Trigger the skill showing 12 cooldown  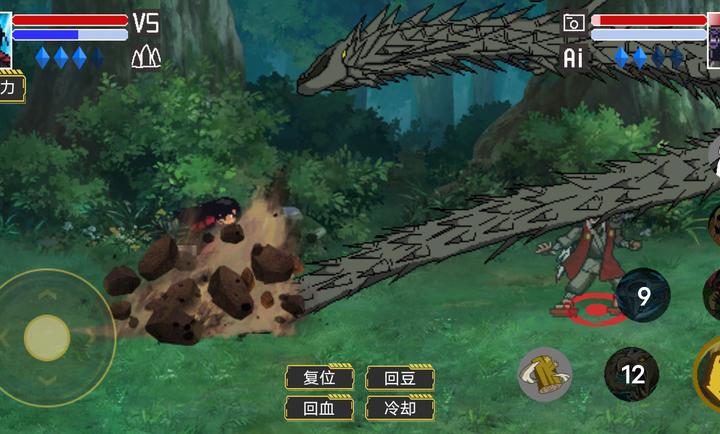pos(632,375)
